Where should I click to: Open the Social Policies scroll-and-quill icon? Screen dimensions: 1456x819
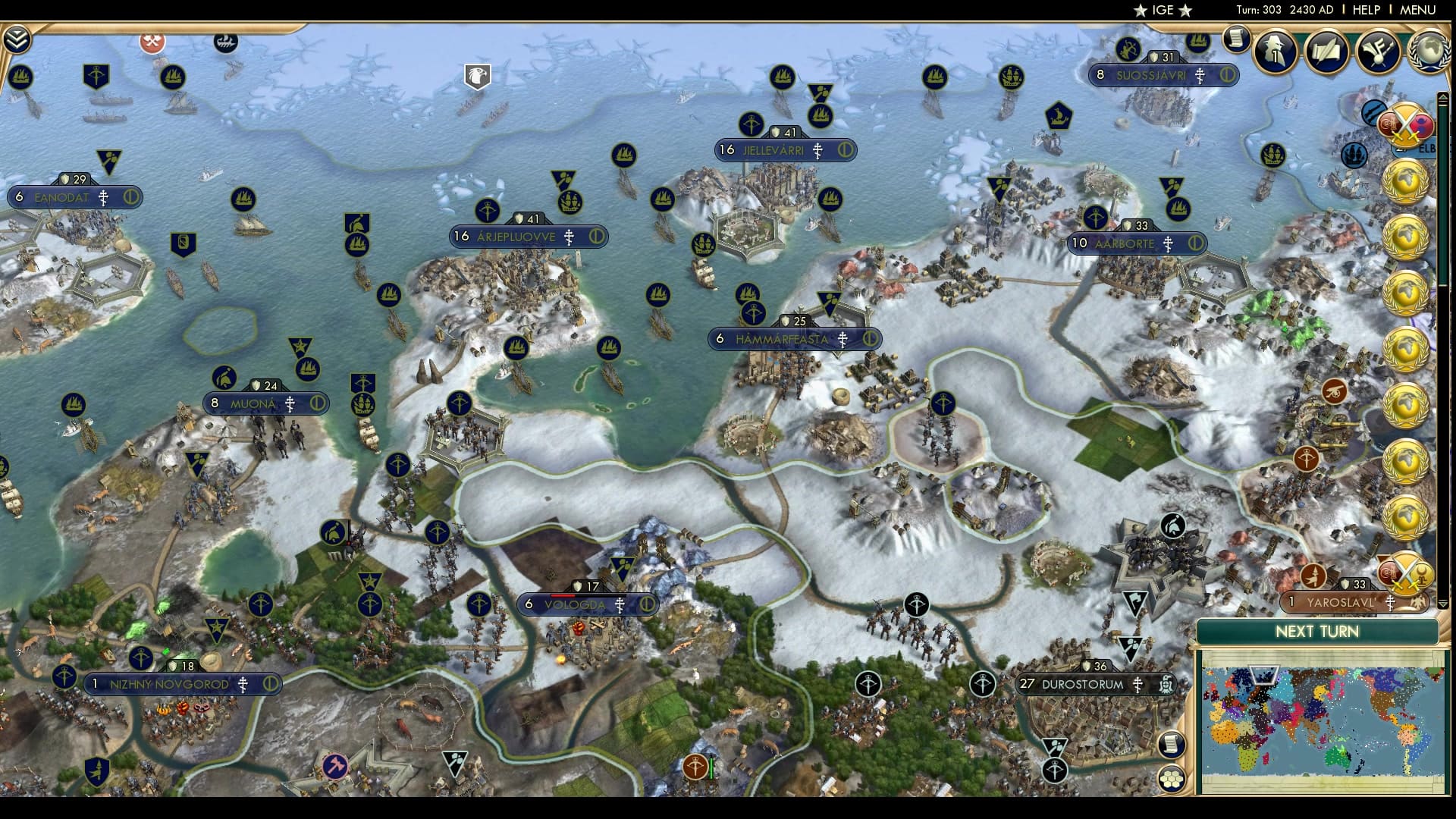[x=1327, y=53]
